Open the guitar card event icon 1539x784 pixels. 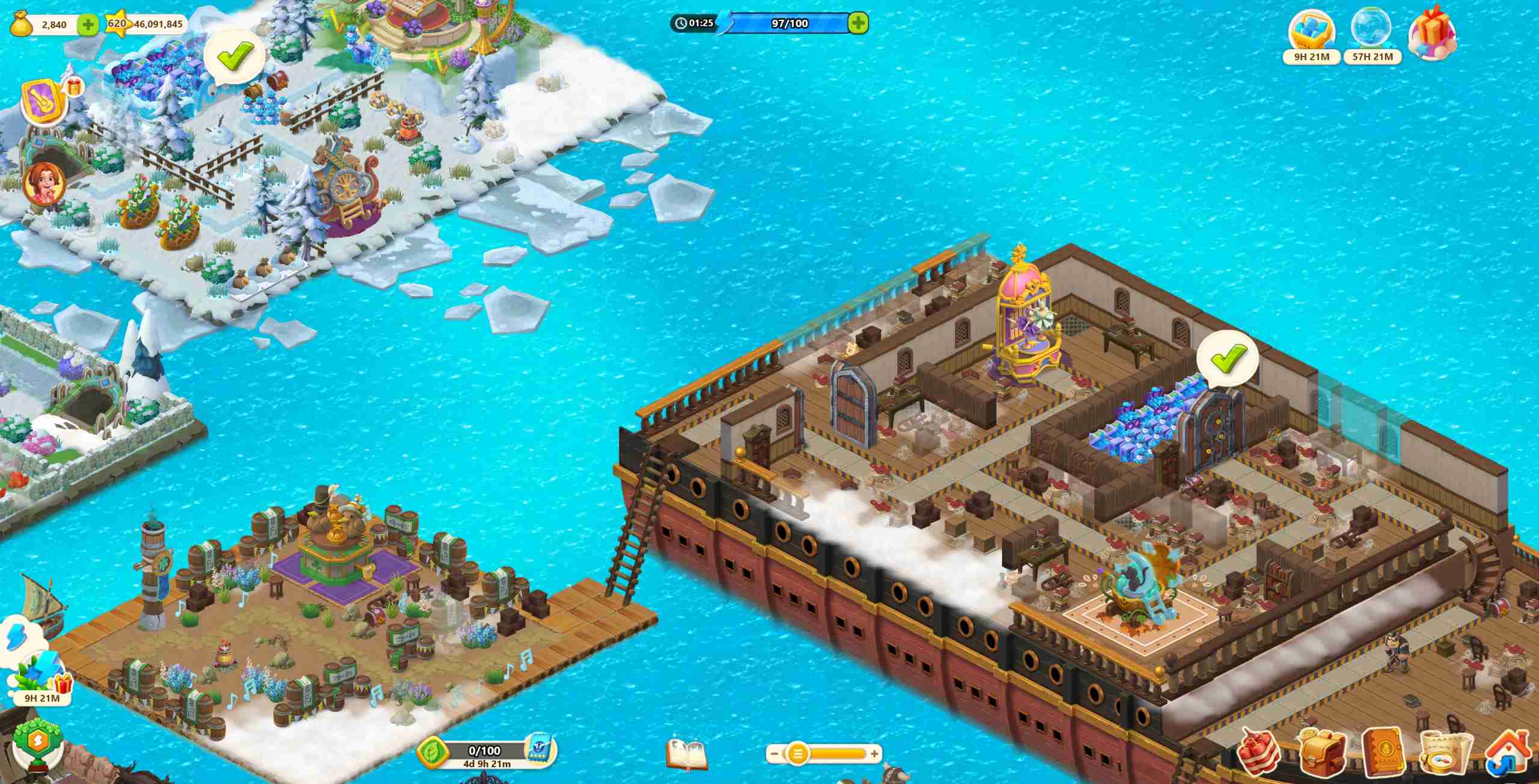tap(44, 102)
